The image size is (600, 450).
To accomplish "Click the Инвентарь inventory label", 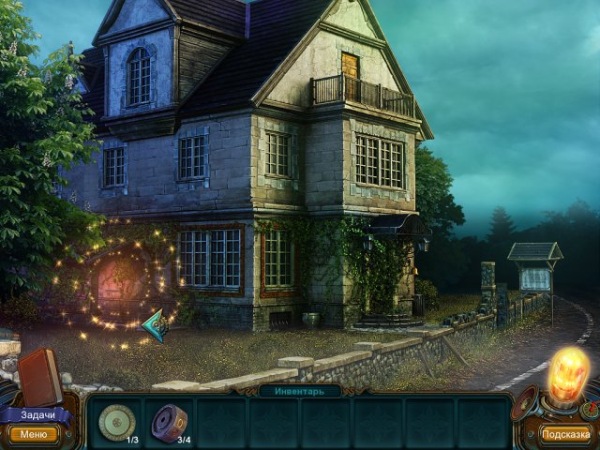I will [299, 391].
